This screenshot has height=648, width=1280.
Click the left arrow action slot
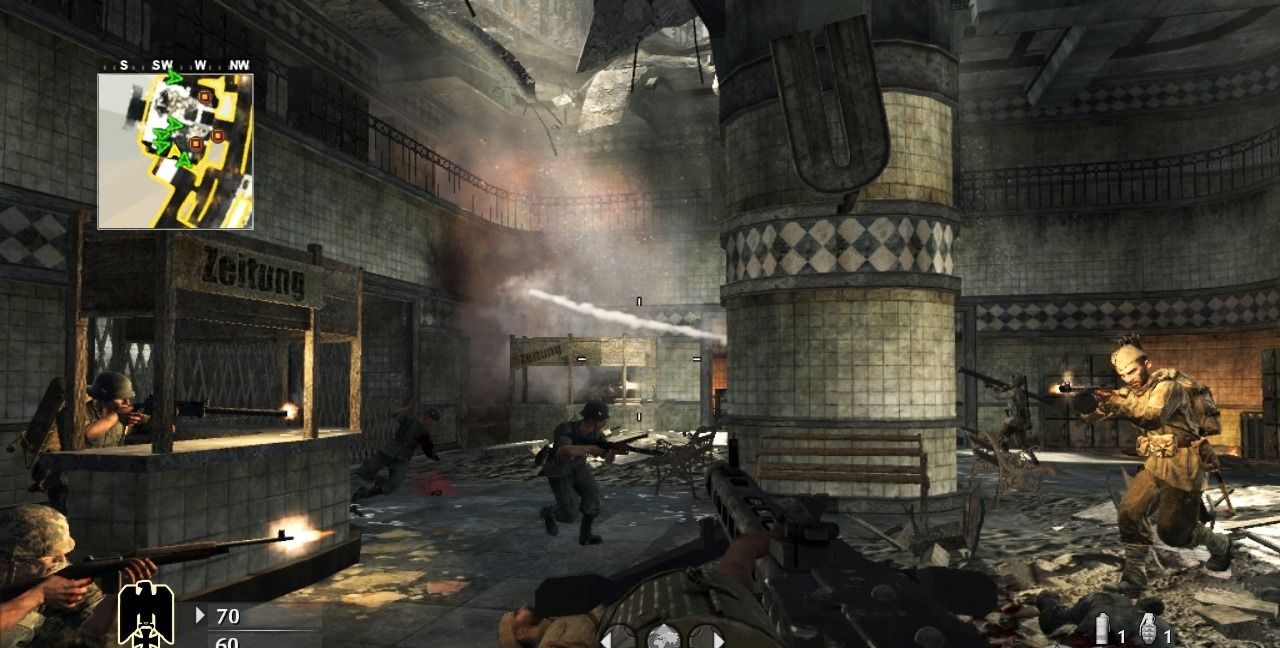click(617, 637)
